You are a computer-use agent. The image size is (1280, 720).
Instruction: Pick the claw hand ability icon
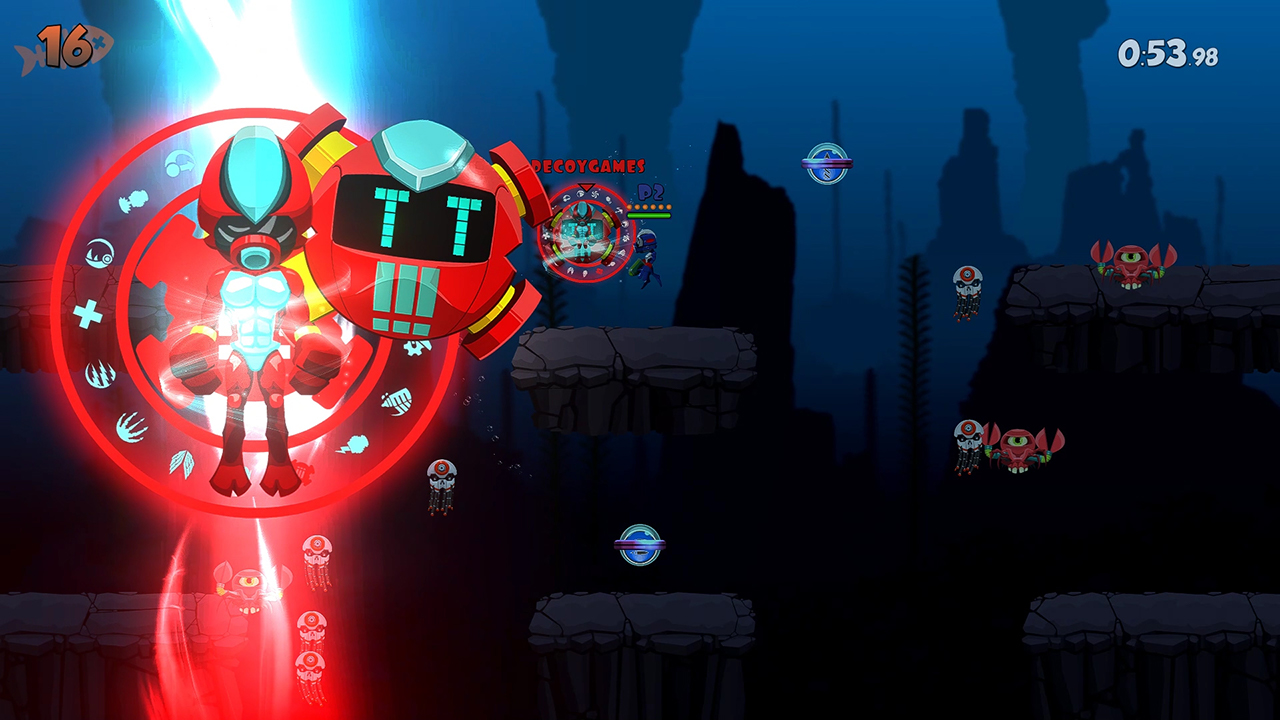click(x=132, y=426)
